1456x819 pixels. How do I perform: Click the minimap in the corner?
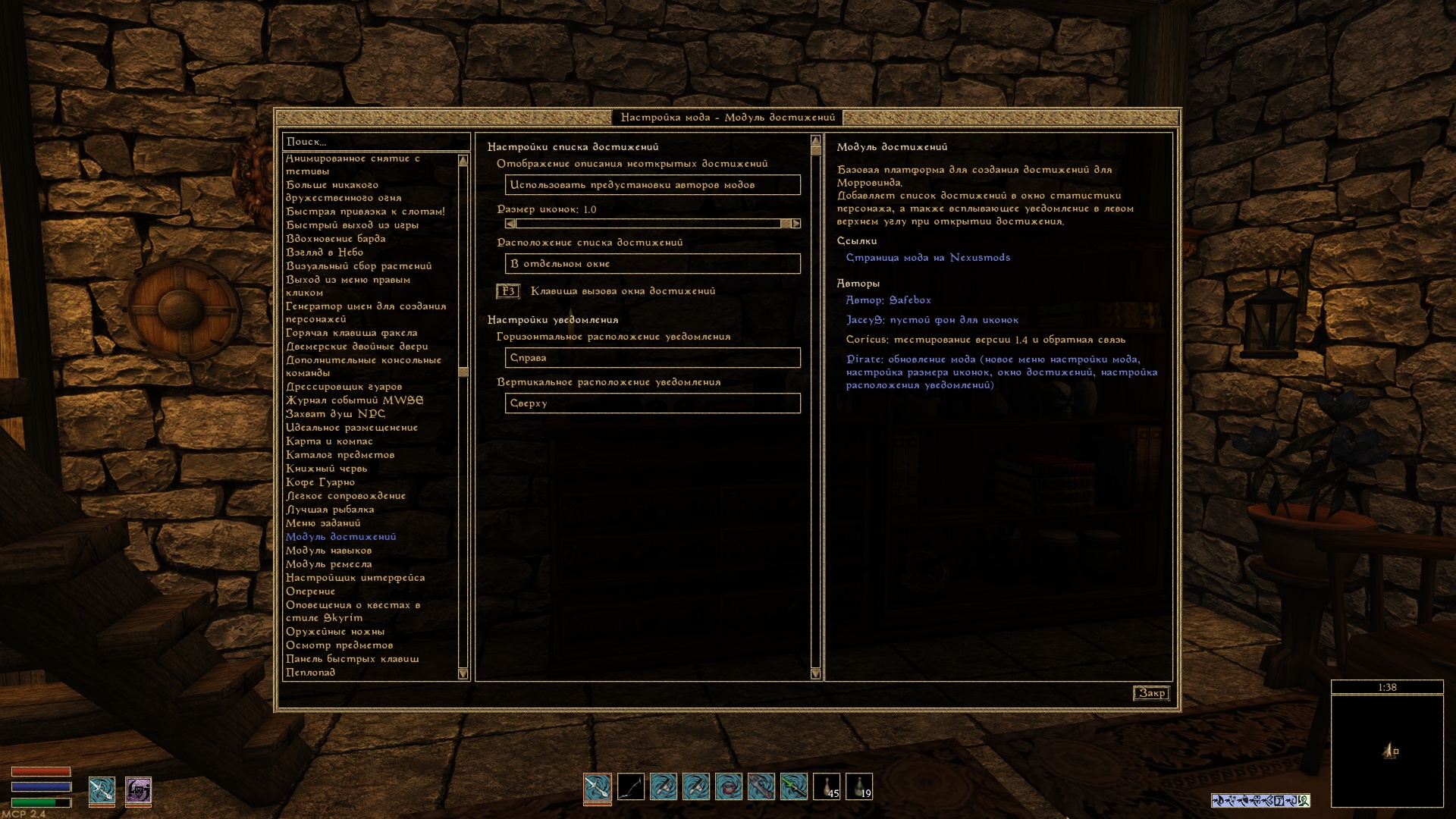click(1387, 751)
